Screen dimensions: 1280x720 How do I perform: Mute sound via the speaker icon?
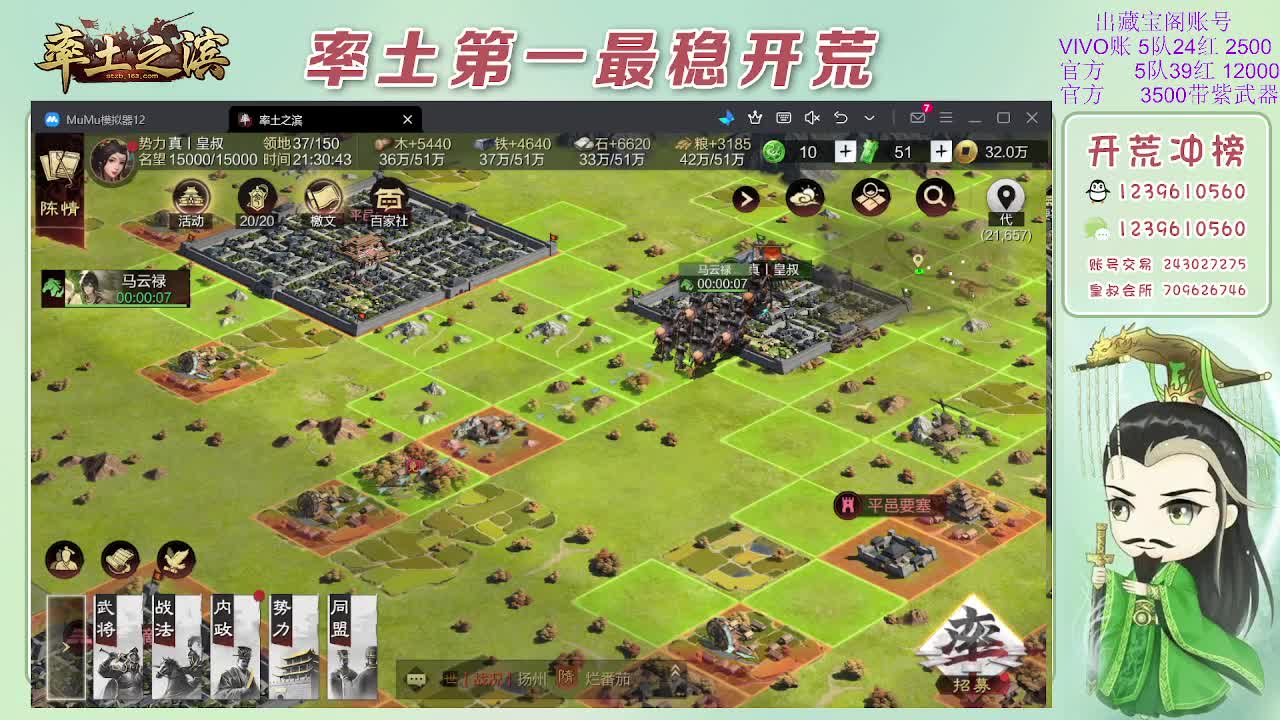click(812, 117)
